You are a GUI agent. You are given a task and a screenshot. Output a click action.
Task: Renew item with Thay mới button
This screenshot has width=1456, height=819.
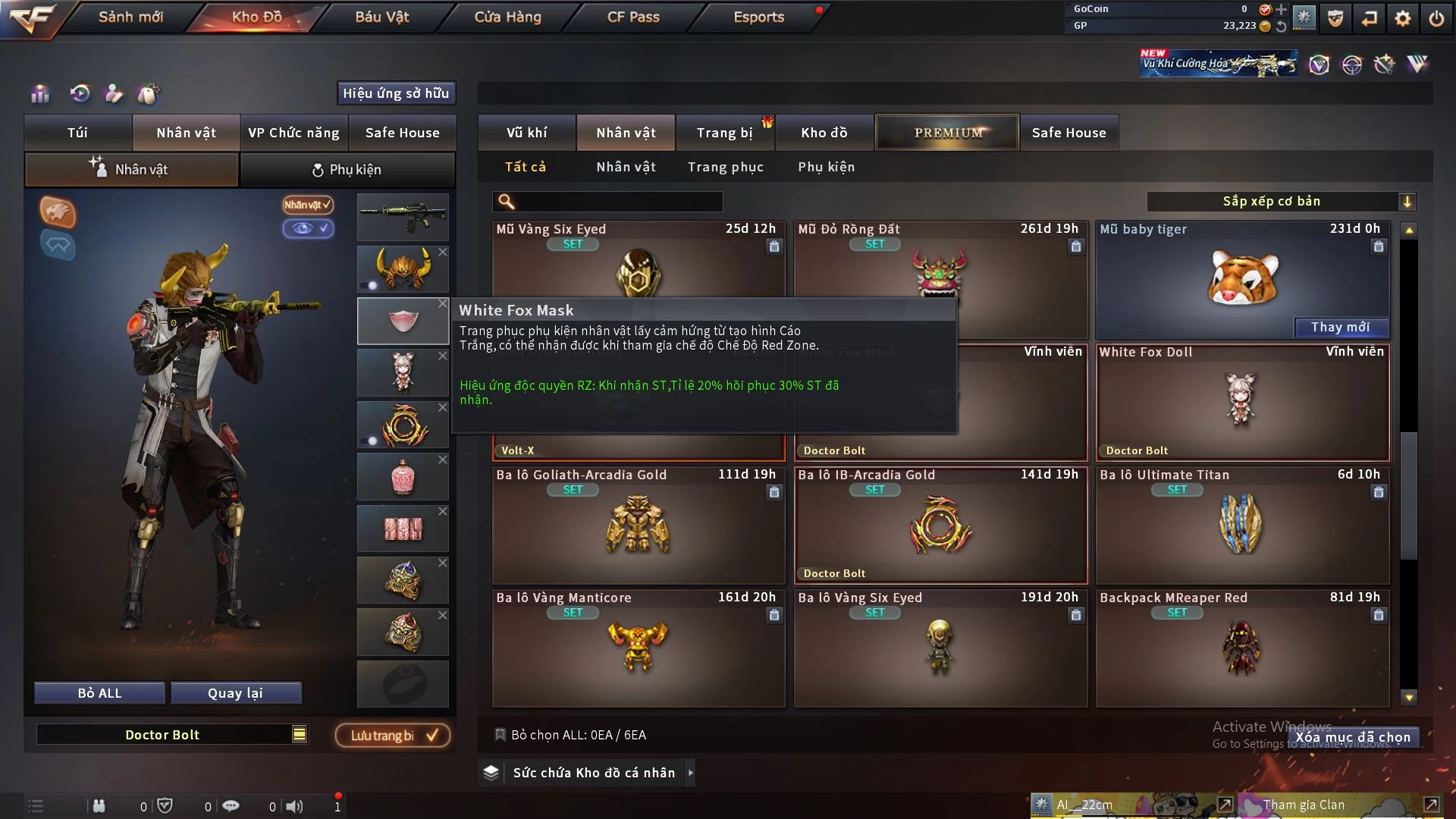[1340, 327]
